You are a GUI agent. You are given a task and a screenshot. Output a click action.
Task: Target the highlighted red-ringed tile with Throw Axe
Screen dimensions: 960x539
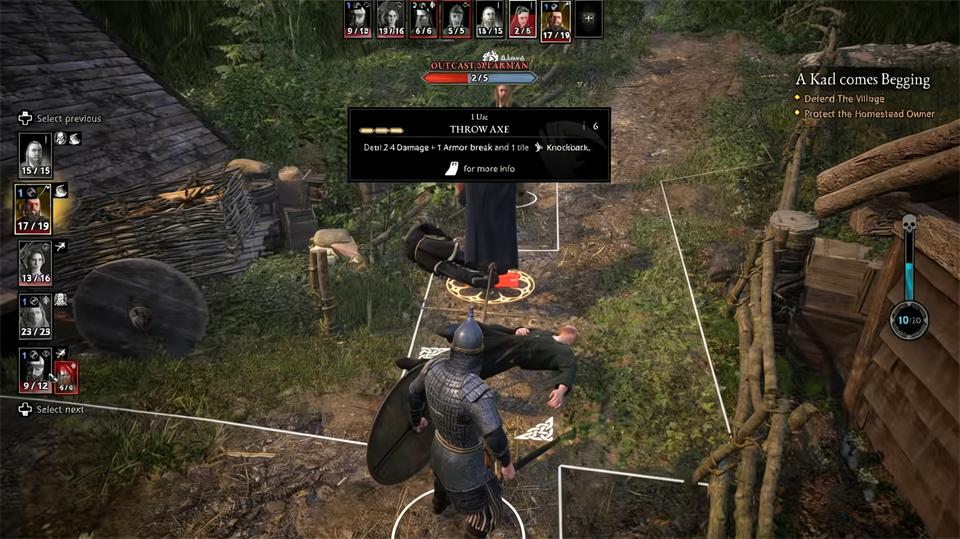point(490,287)
